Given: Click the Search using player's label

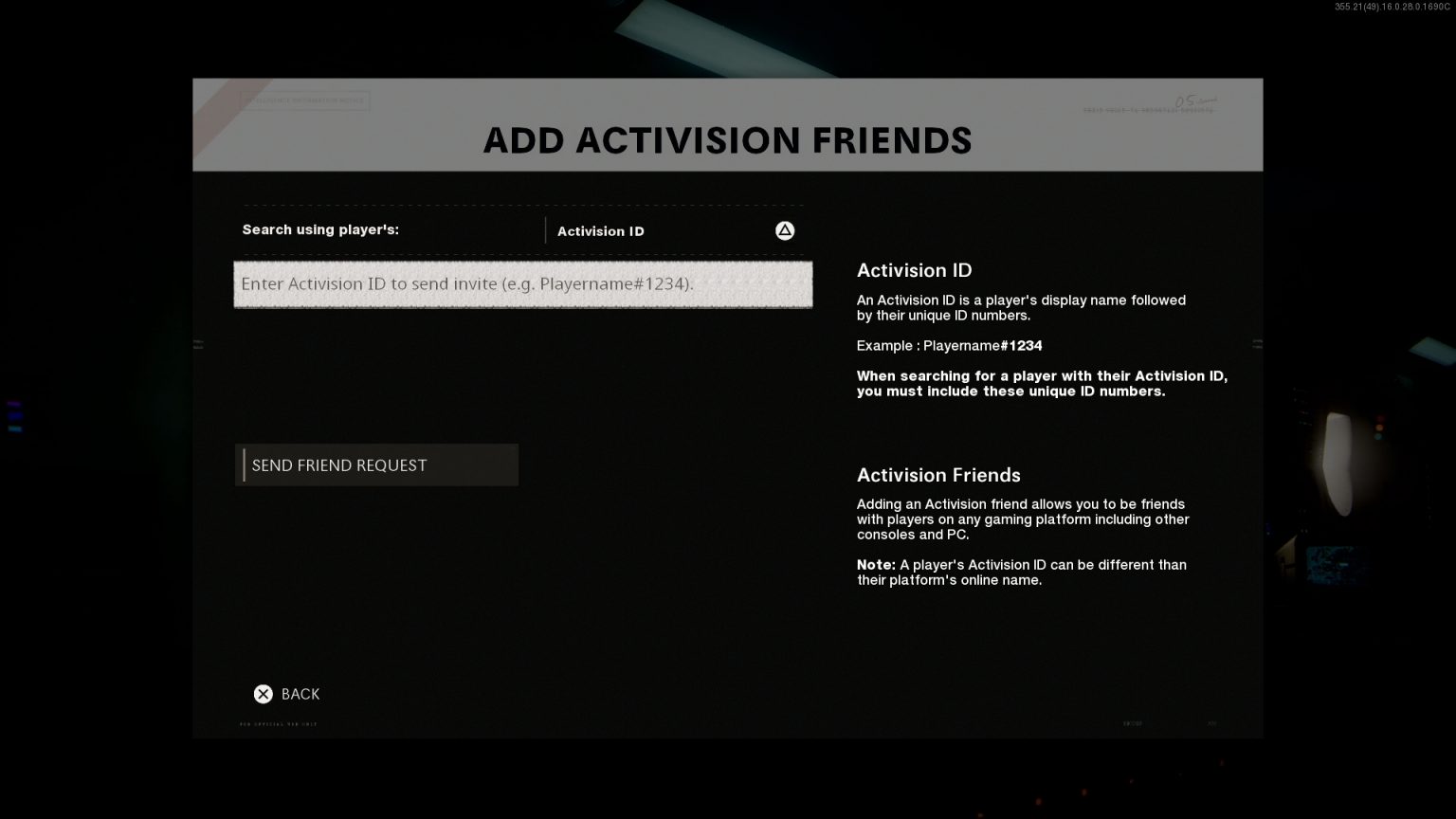Looking at the screenshot, I should pyautogui.click(x=320, y=229).
